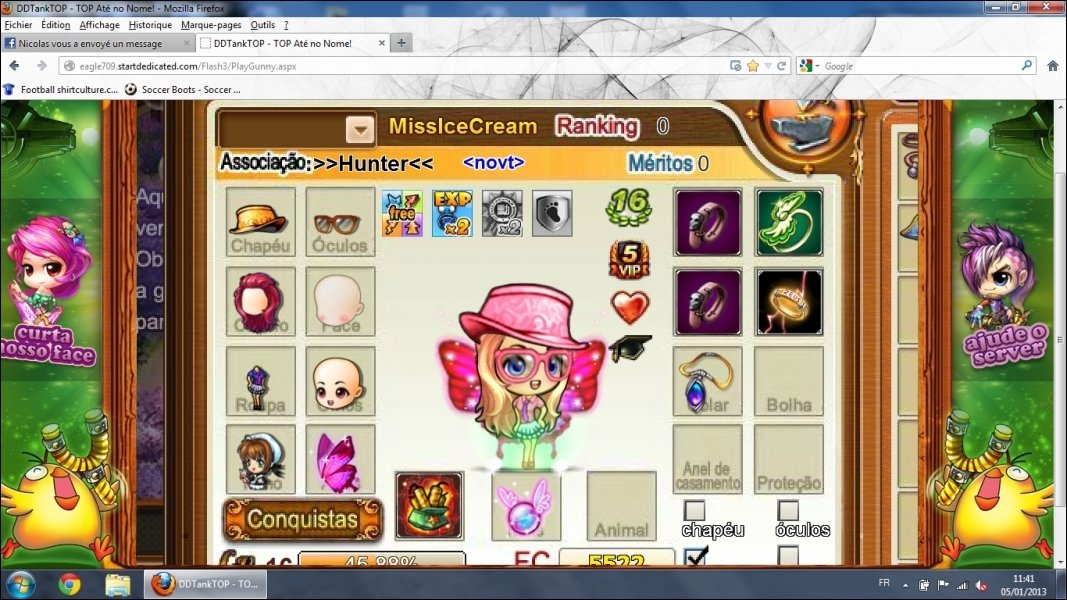Select the purple gem necklace slot
1067x600 pixels.
point(707,381)
